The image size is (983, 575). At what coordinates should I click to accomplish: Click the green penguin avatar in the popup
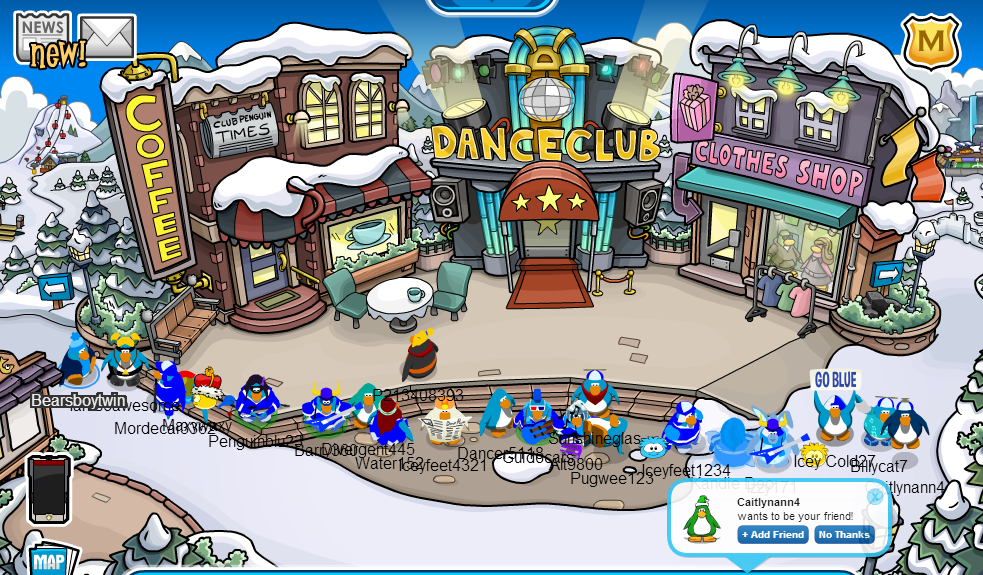pos(702,519)
